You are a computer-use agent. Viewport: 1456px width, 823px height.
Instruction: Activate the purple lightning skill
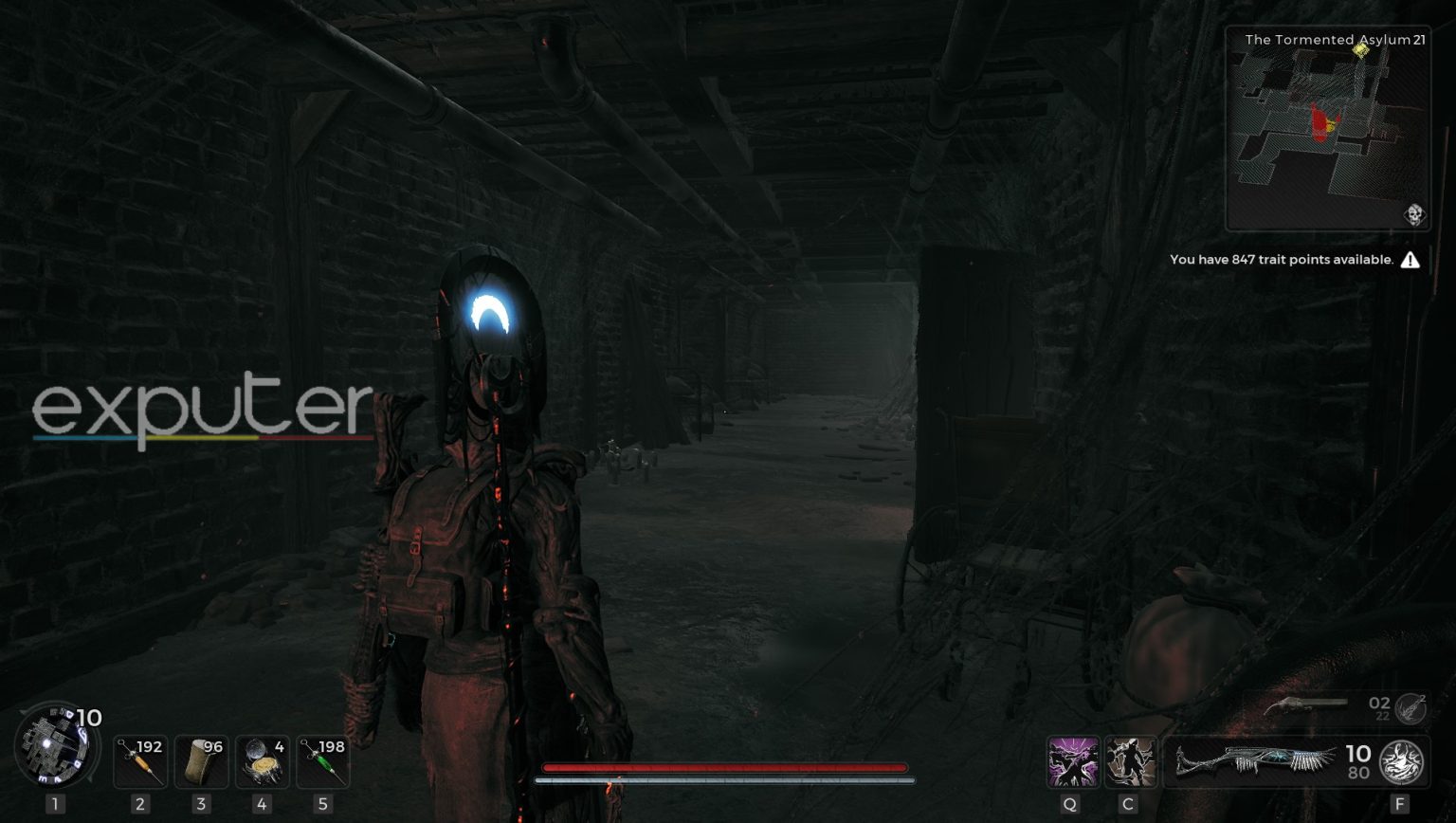tap(1072, 761)
